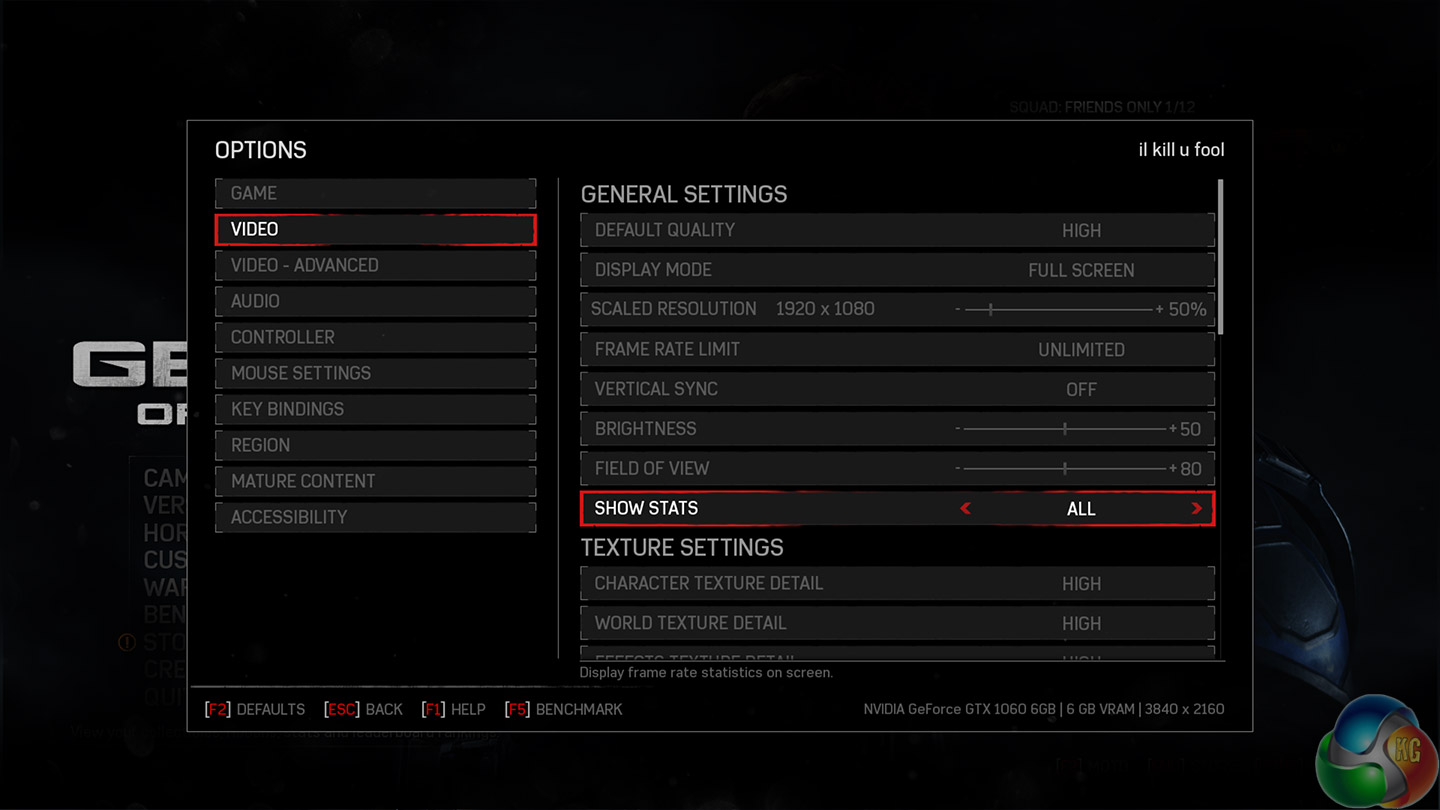The height and width of the screenshot is (810, 1440).
Task: Switch to Video - Advanced settings
Action: (x=375, y=265)
